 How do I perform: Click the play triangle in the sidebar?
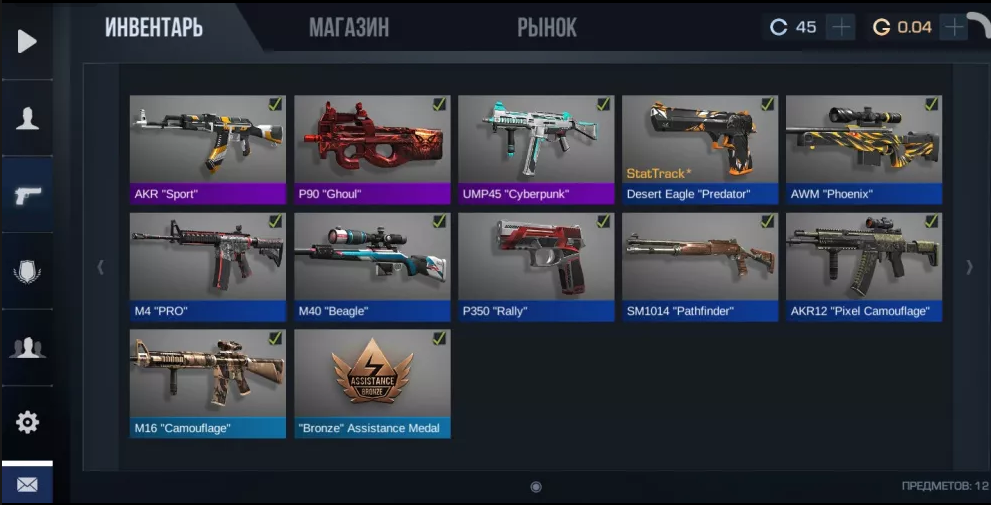[27, 41]
